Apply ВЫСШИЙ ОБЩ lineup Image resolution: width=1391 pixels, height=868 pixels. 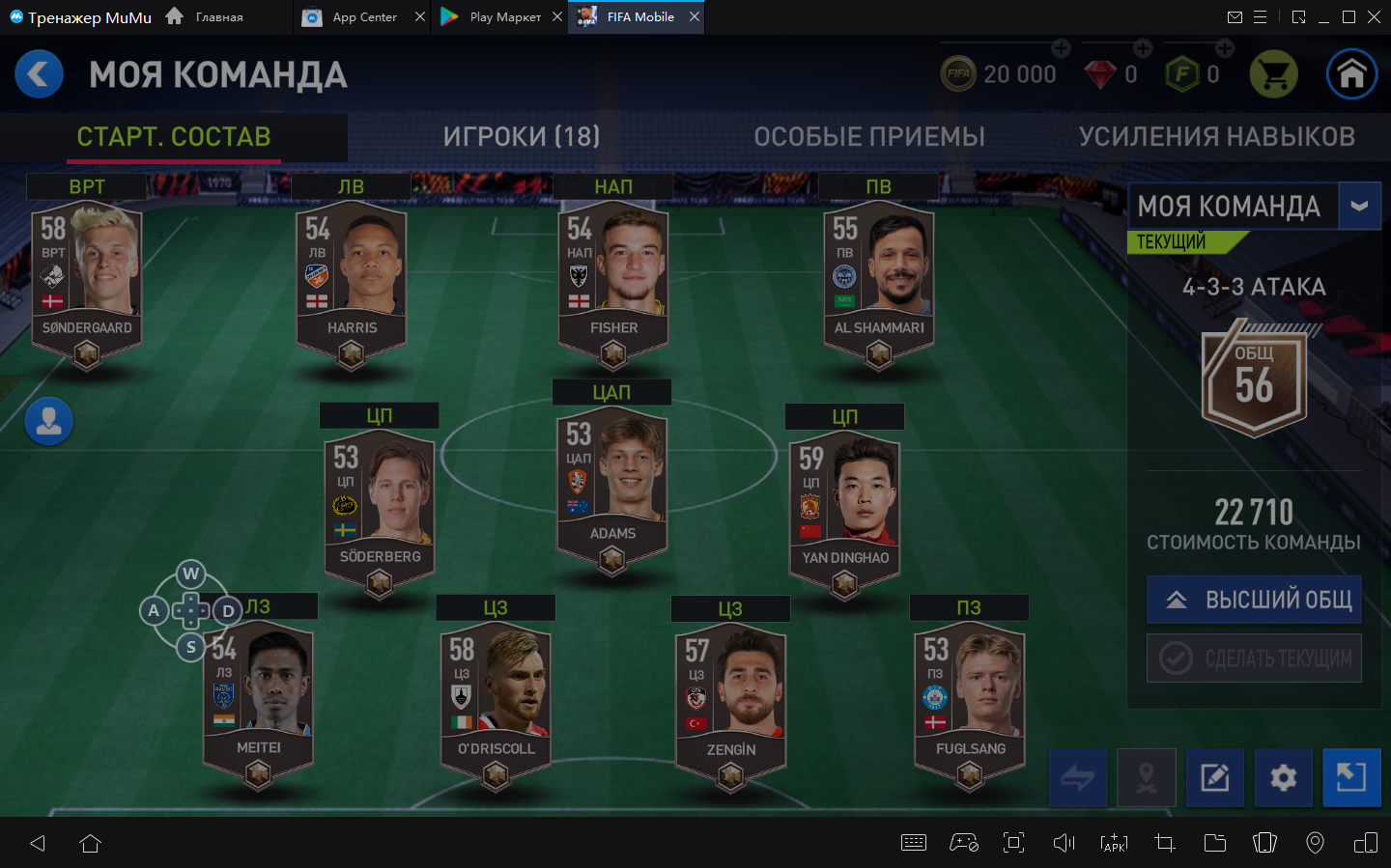point(1254,600)
